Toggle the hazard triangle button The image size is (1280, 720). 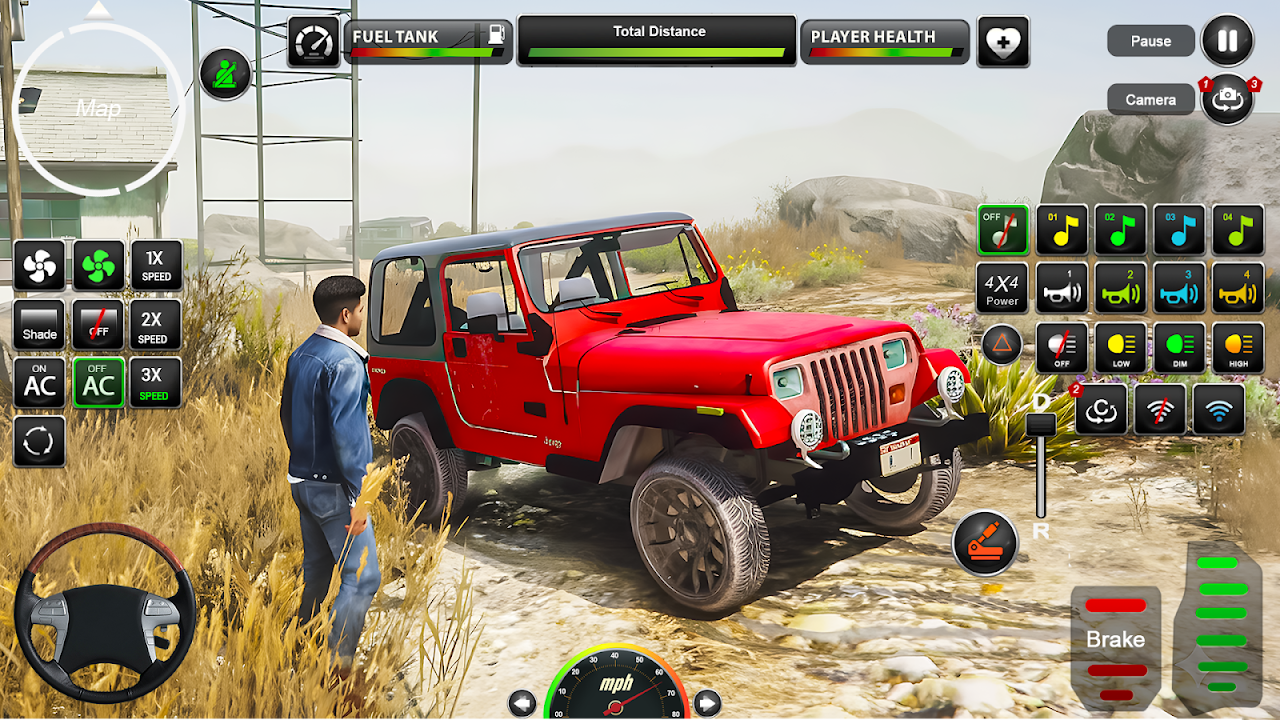(x=1001, y=345)
